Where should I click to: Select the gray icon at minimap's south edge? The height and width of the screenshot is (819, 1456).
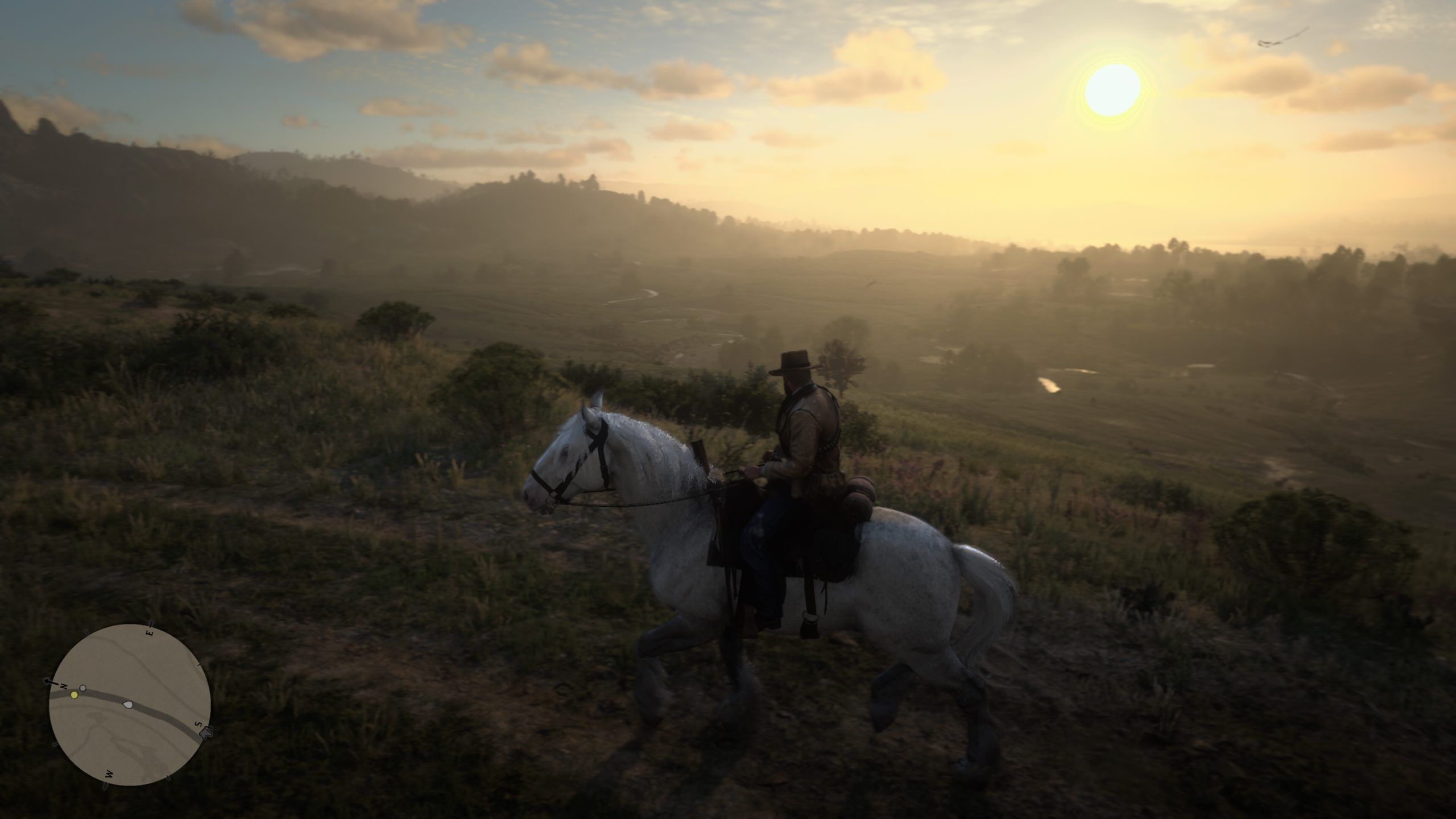[206, 733]
